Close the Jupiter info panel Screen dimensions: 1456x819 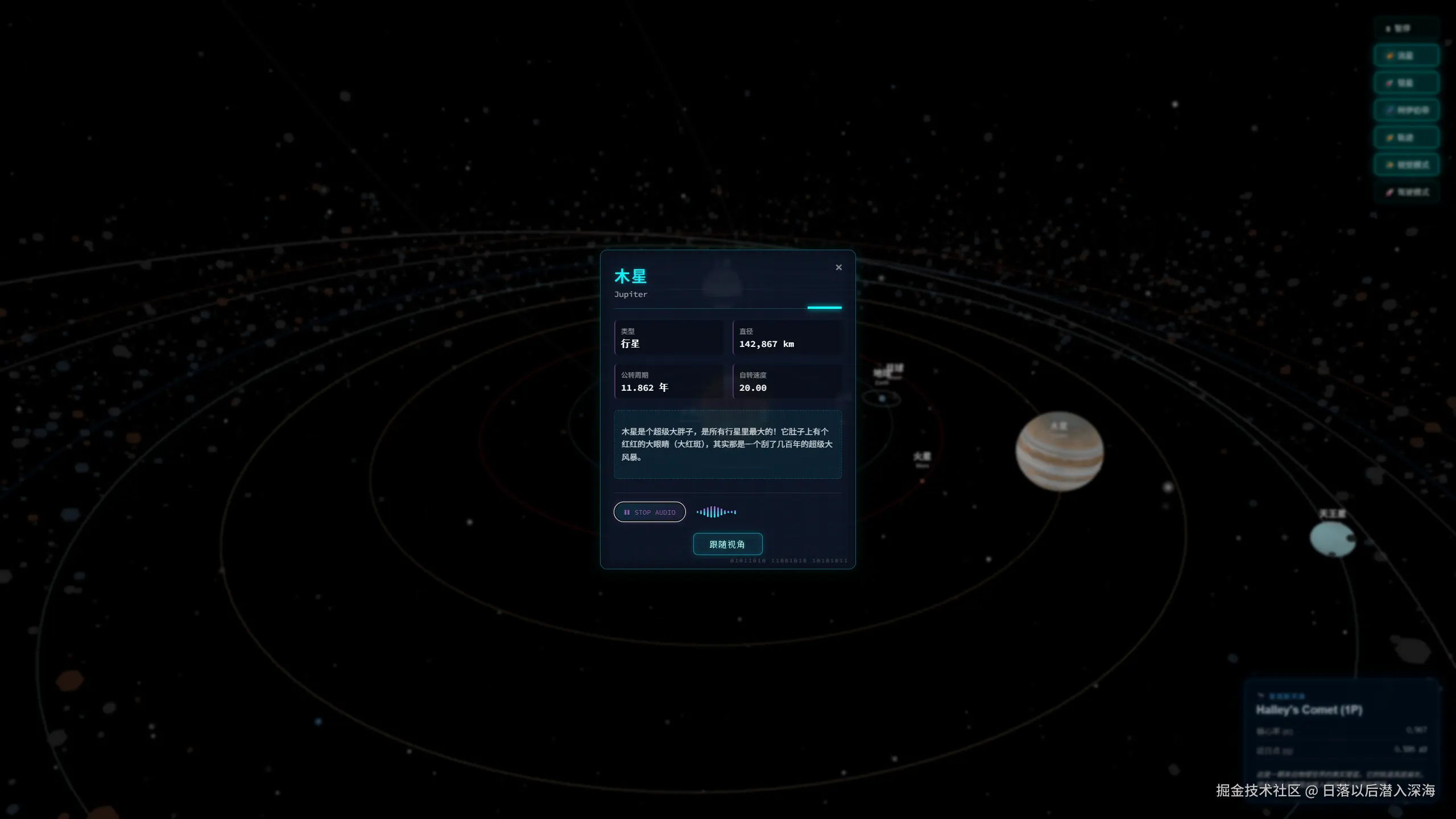click(838, 267)
